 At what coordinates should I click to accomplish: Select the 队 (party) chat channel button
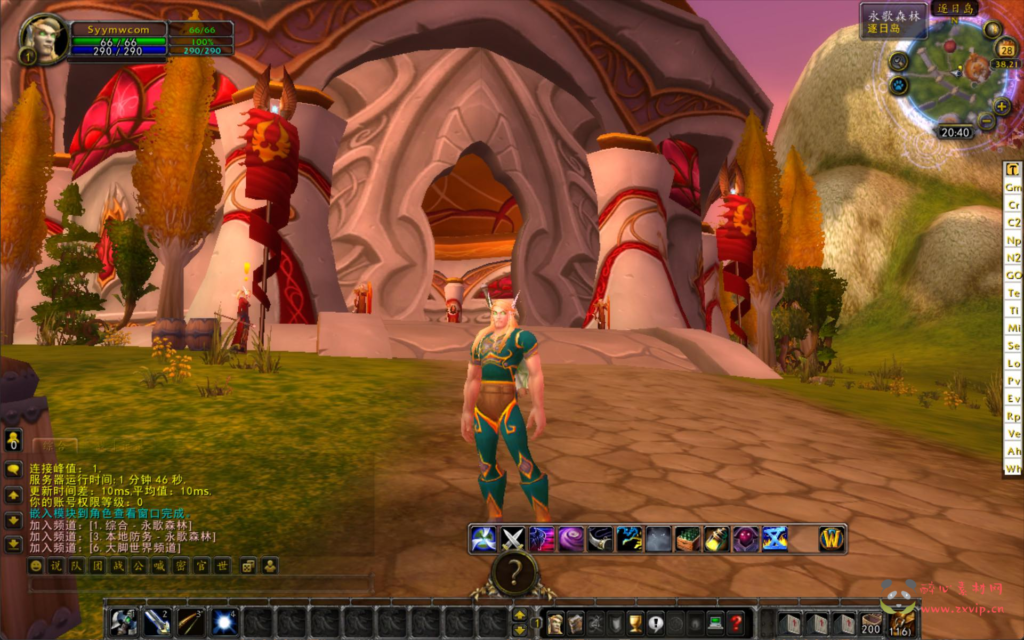coord(76,566)
